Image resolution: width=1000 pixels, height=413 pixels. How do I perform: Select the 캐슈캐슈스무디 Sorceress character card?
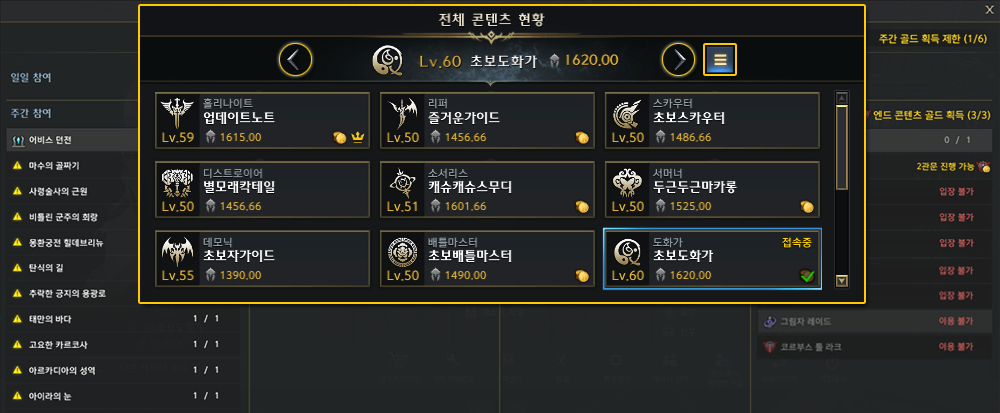tap(487, 189)
